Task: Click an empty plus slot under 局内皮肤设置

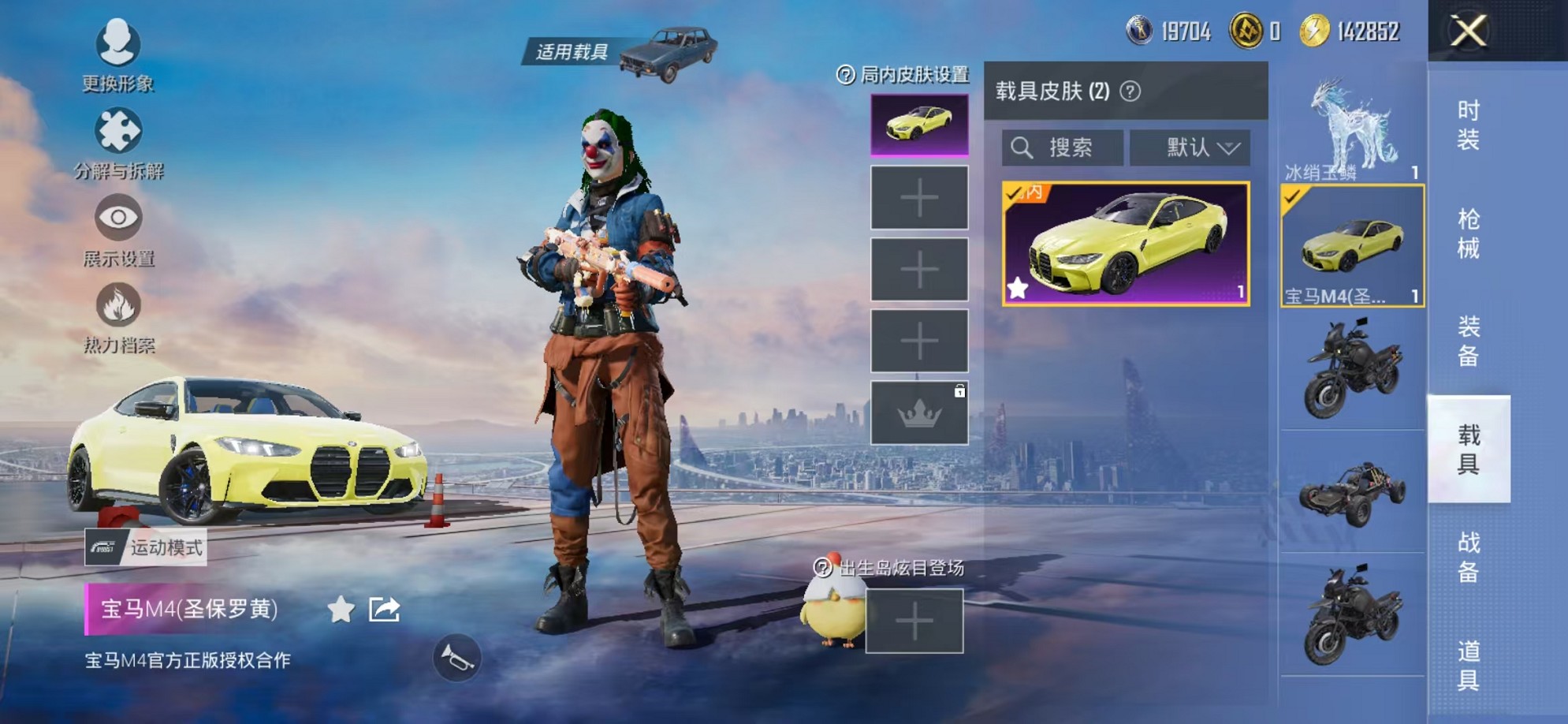Action: pos(918,197)
